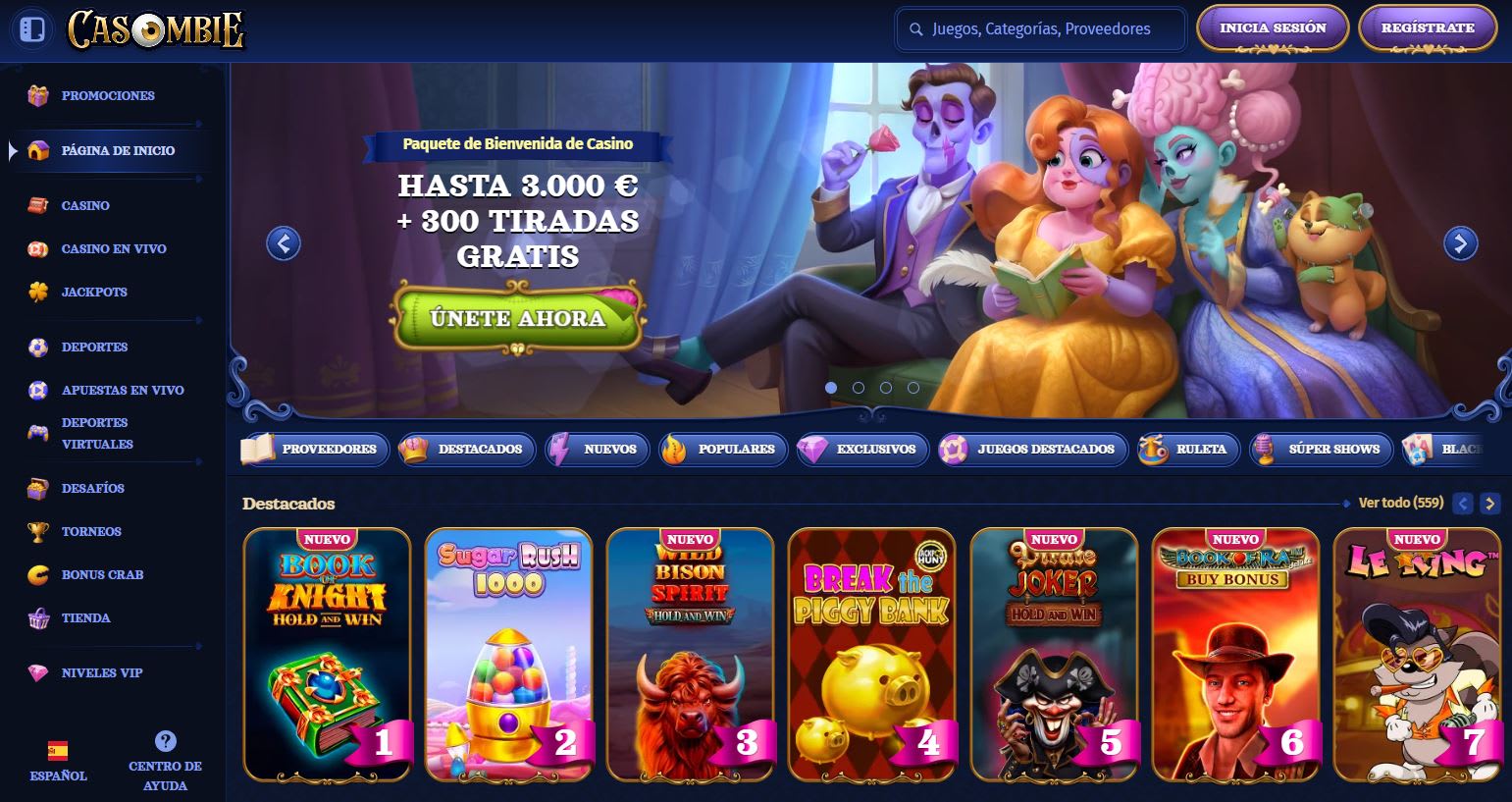Switch to the Populares games category

tap(723, 449)
